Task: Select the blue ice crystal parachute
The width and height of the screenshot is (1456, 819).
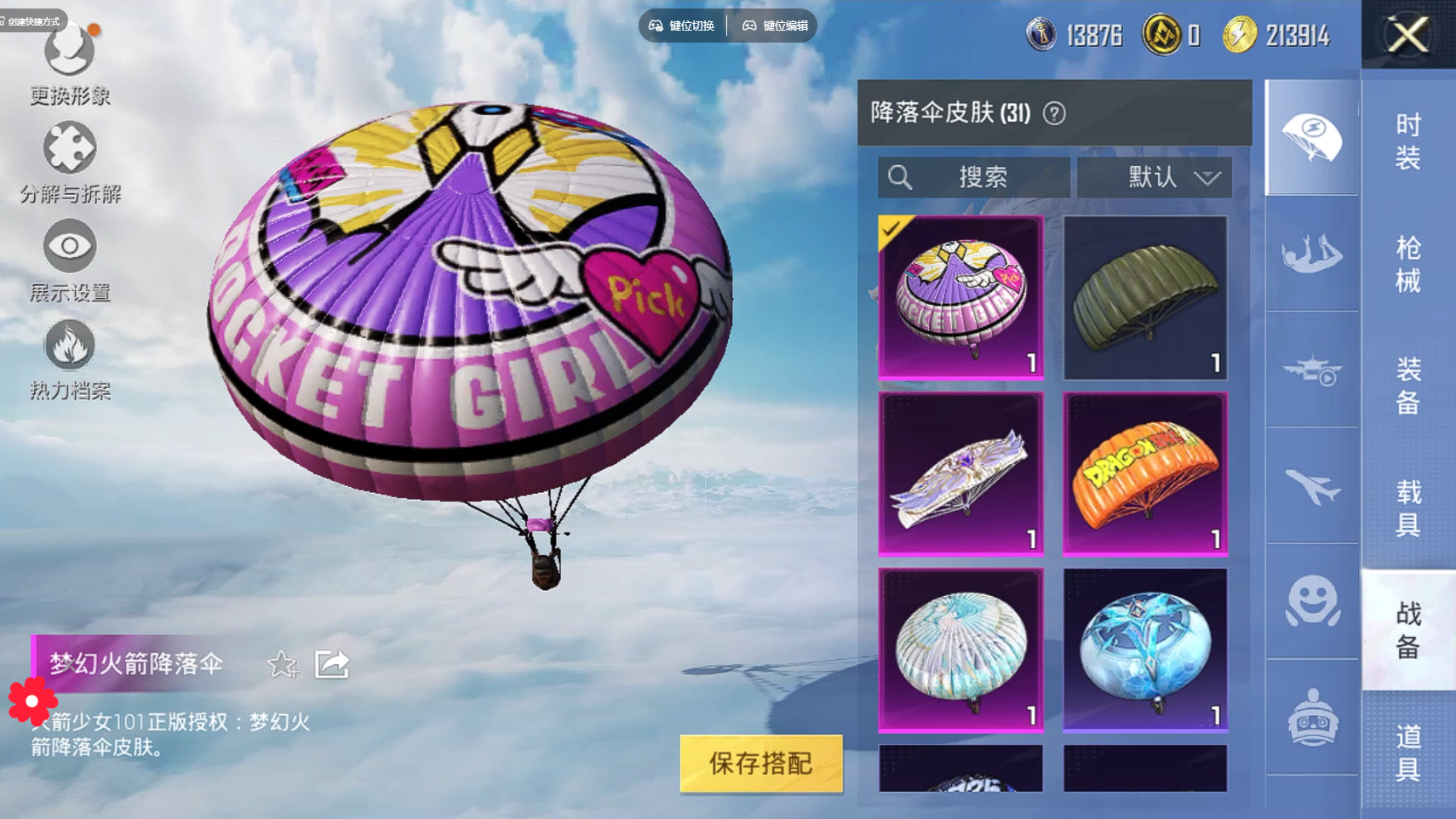Action: (x=1145, y=650)
